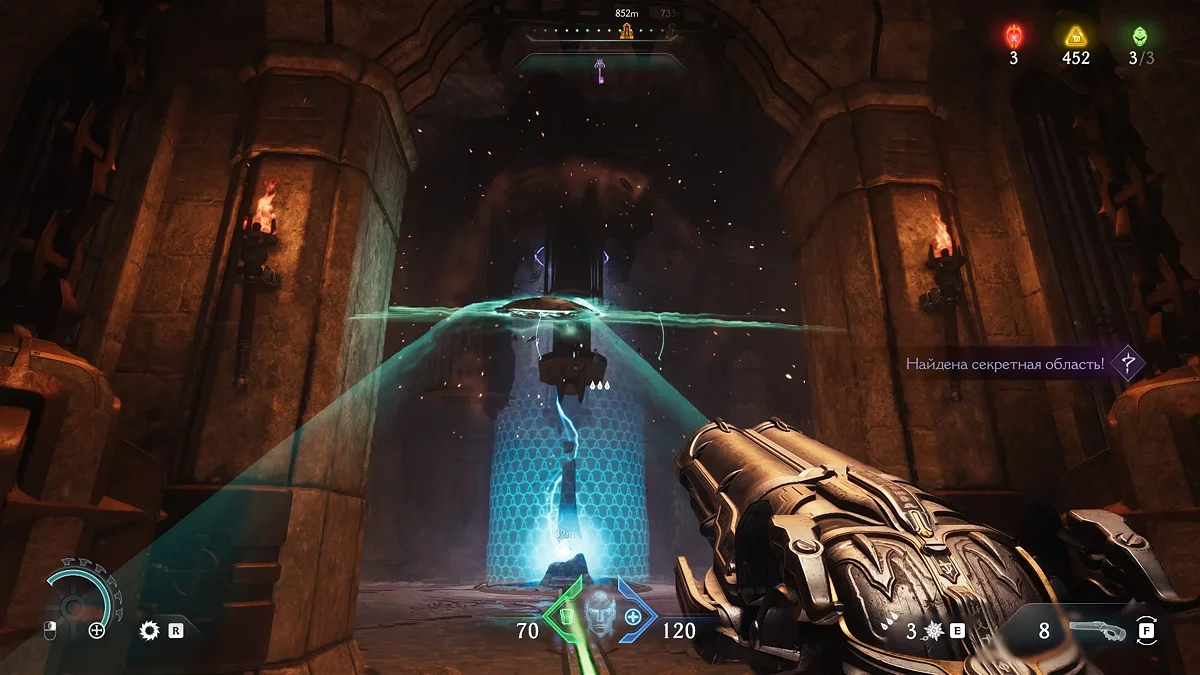Select the yellow gold currency icon
Viewport: 1200px width, 675px height.
(x=1076, y=37)
